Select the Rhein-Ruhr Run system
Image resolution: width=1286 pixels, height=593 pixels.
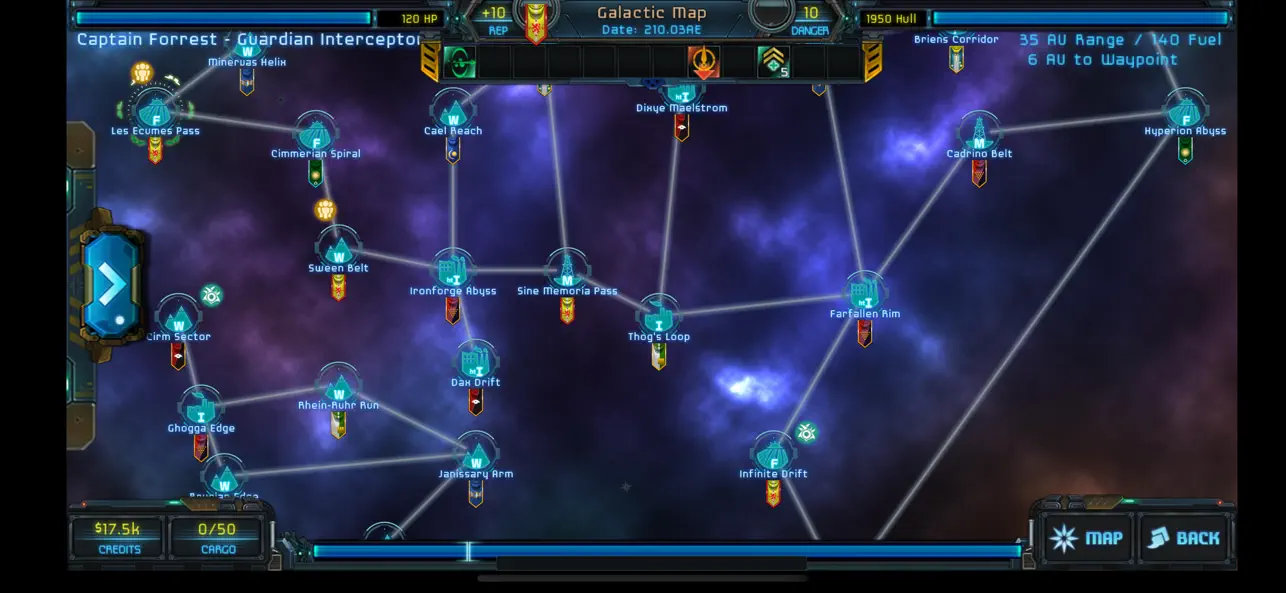click(x=339, y=384)
